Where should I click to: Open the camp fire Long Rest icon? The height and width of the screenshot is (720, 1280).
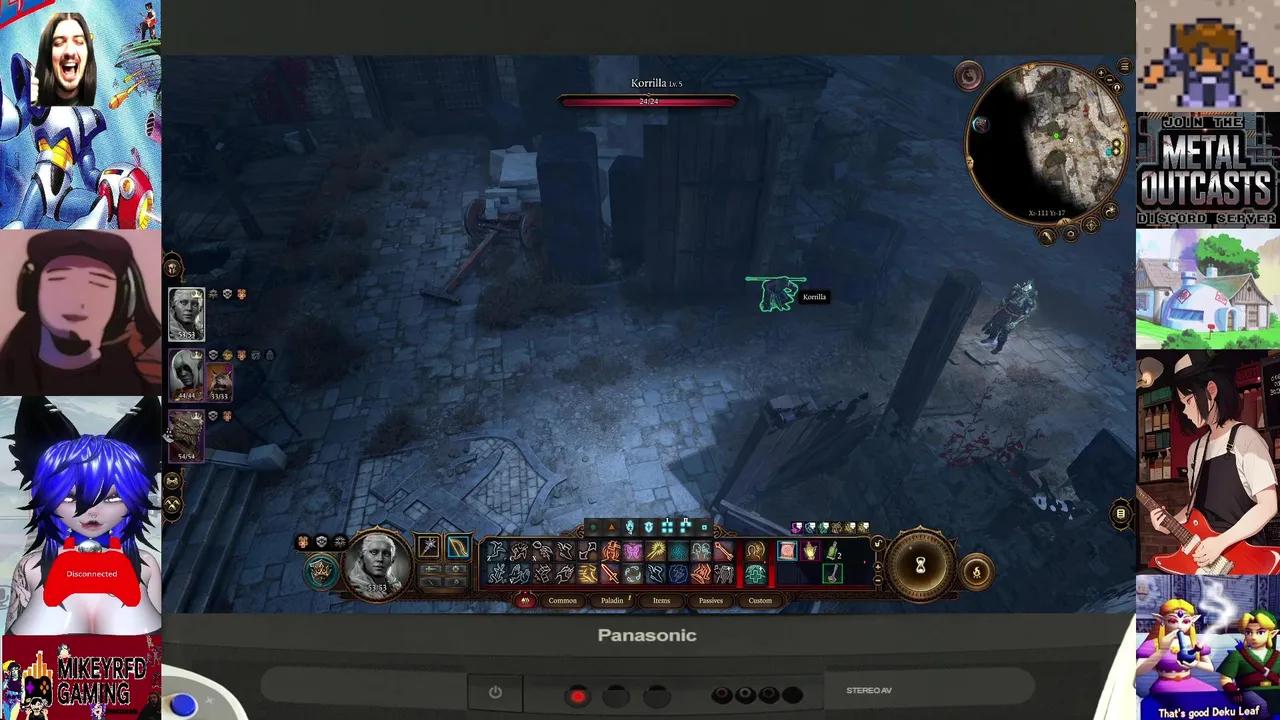click(977, 571)
